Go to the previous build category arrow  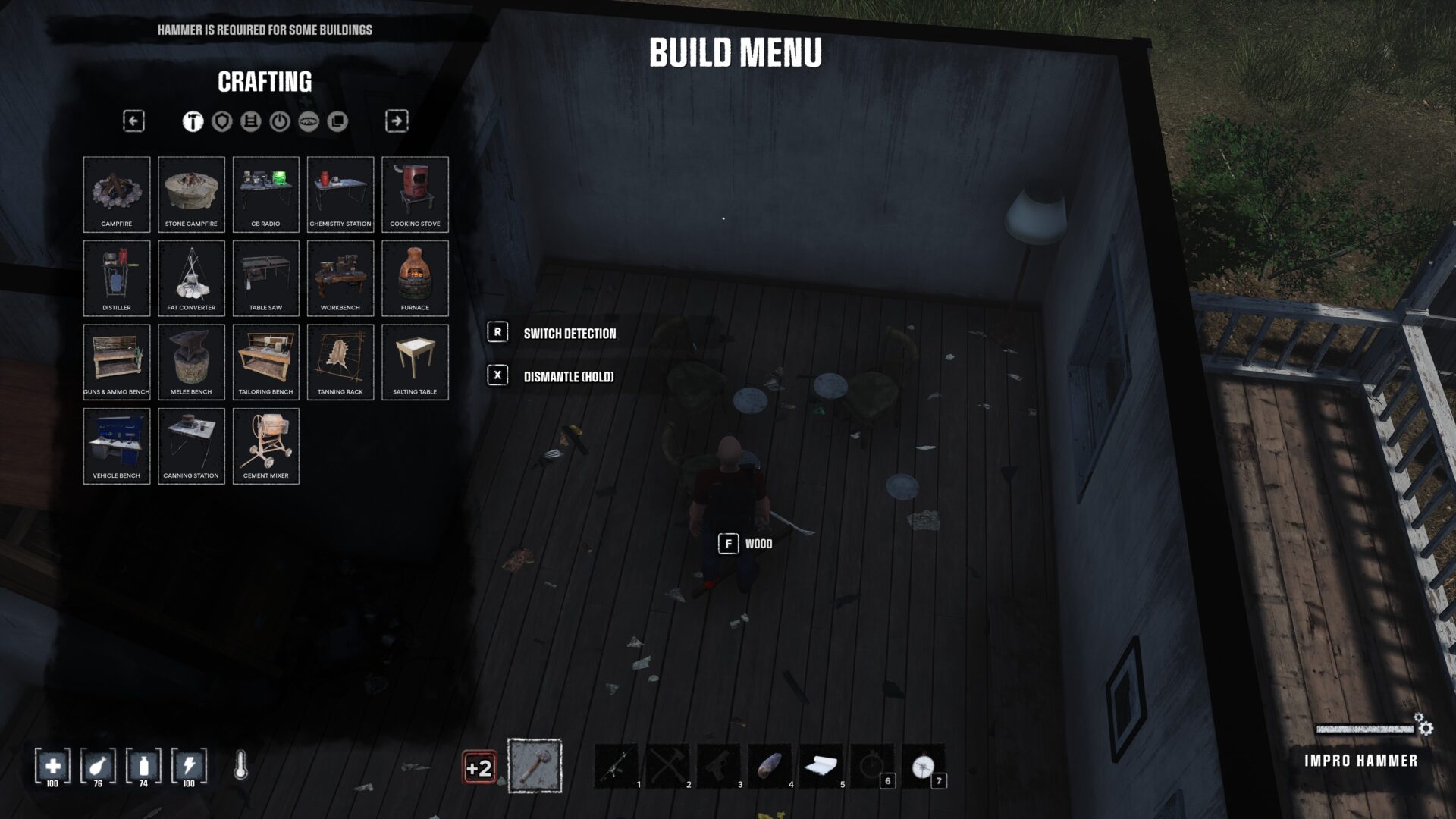coord(133,121)
